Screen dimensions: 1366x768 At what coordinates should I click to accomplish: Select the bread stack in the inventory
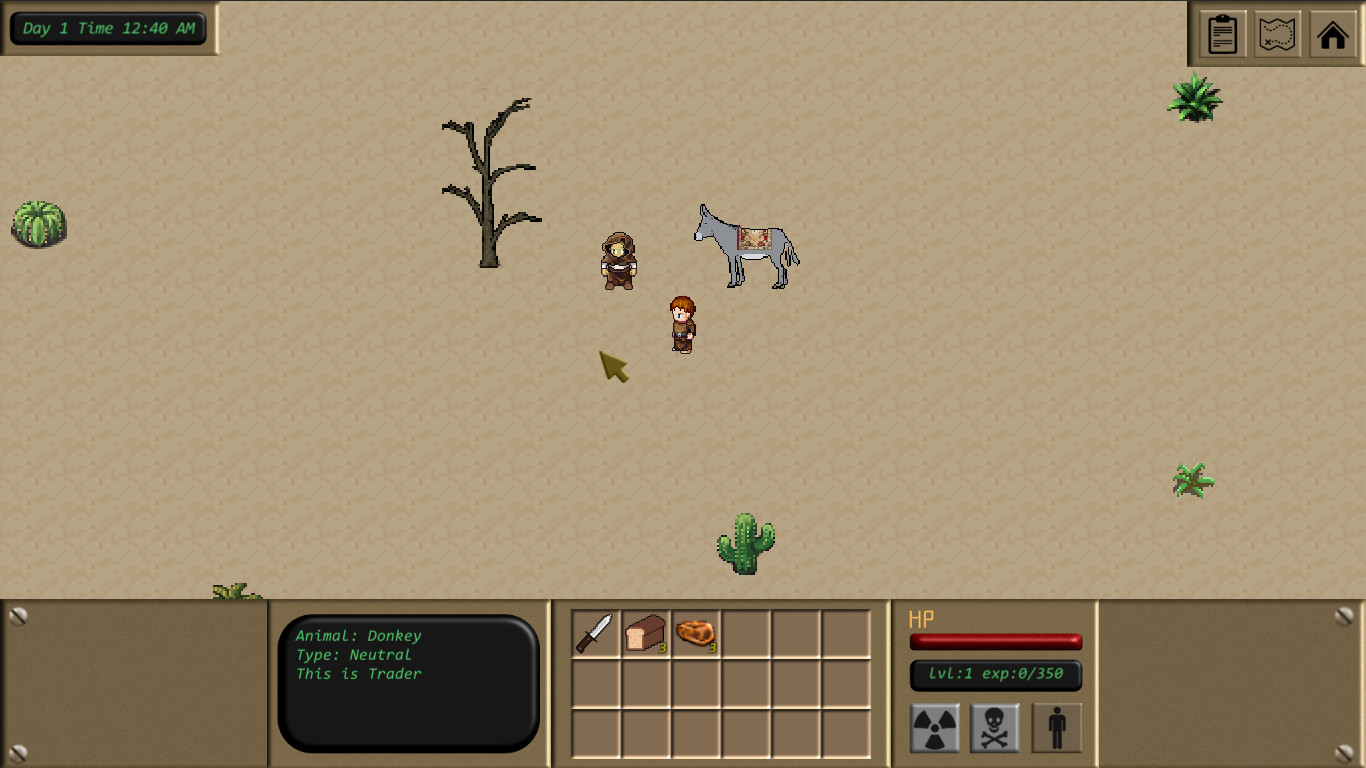click(645, 634)
